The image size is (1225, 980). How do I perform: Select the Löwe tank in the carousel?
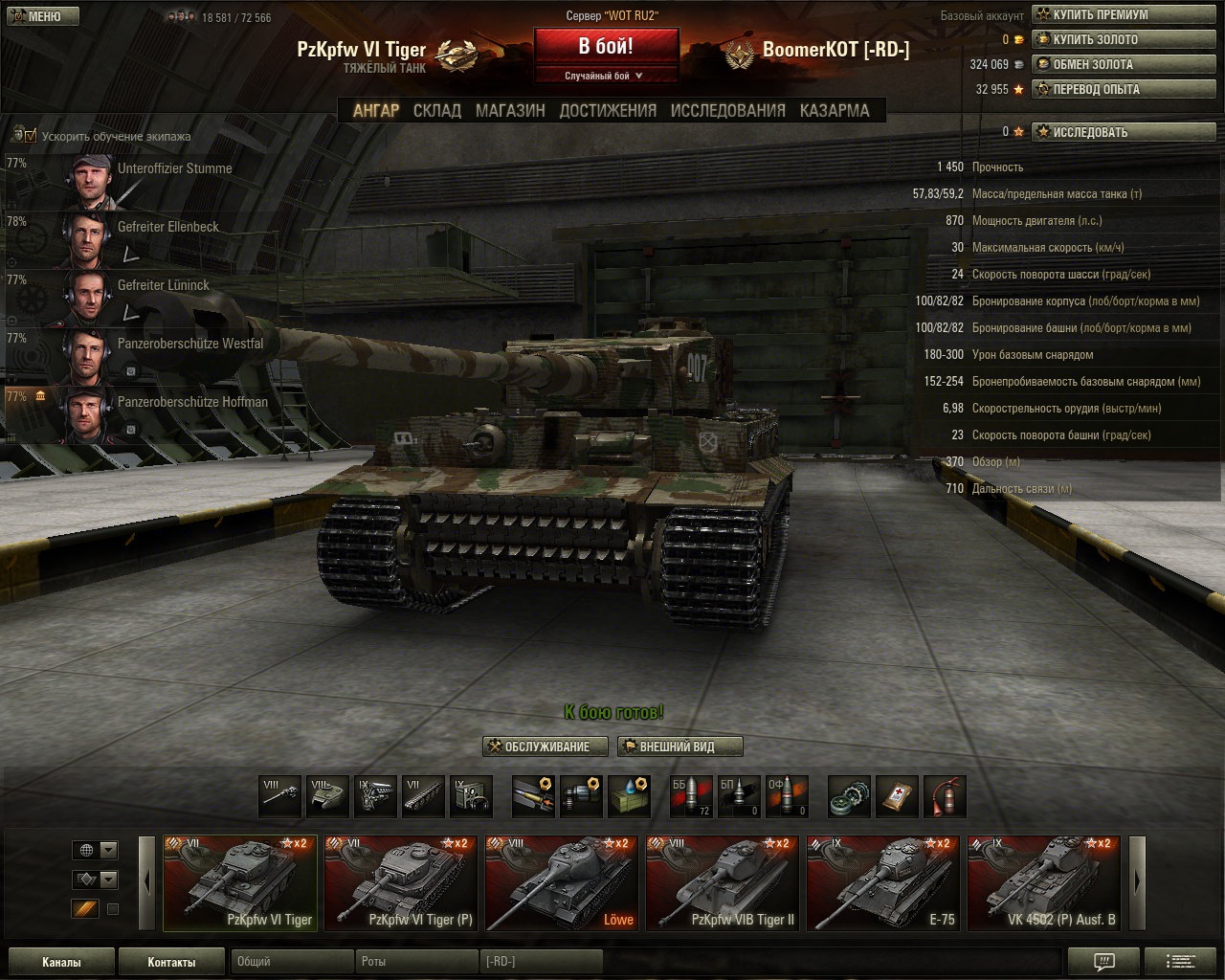(x=562, y=883)
